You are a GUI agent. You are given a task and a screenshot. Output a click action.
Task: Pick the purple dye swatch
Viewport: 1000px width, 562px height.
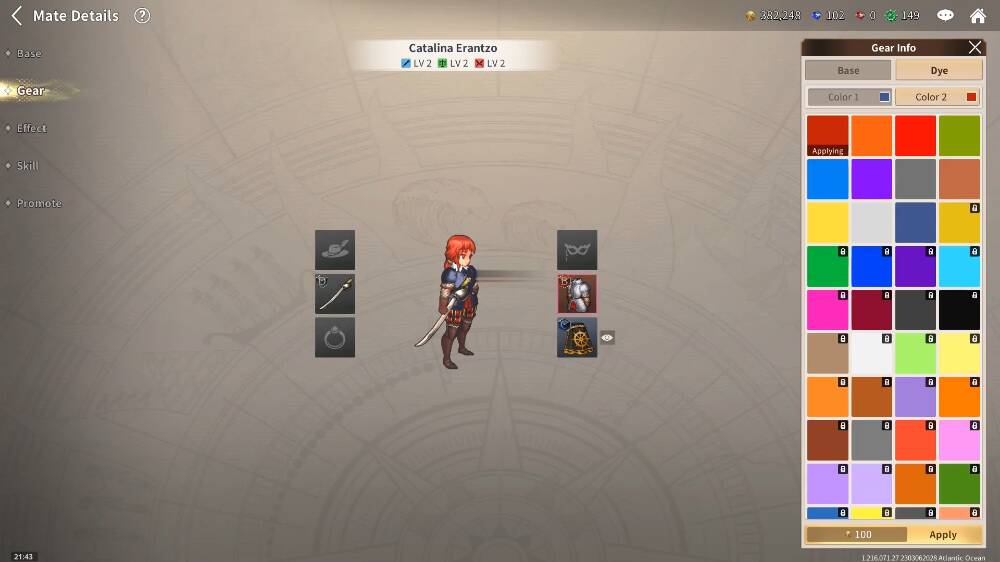tap(871, 180)
